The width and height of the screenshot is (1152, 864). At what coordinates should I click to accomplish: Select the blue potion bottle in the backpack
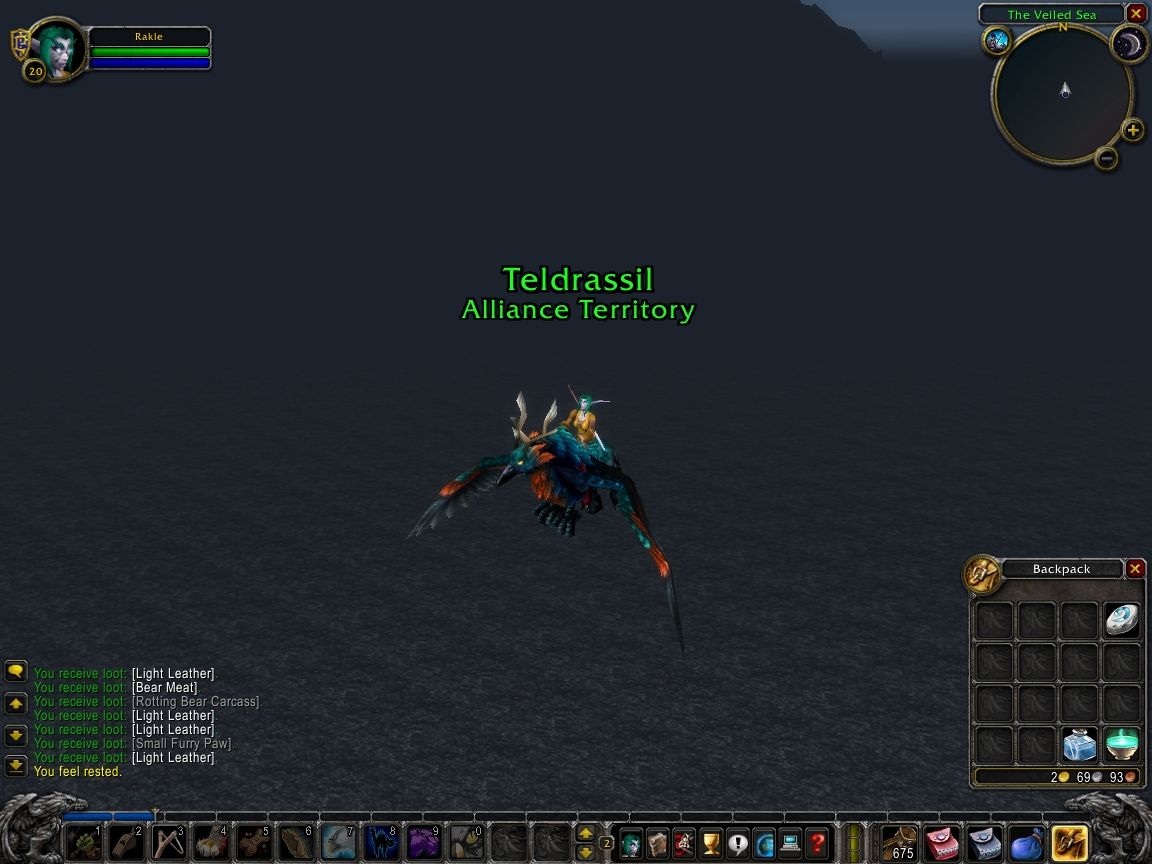coord(1079,745)
